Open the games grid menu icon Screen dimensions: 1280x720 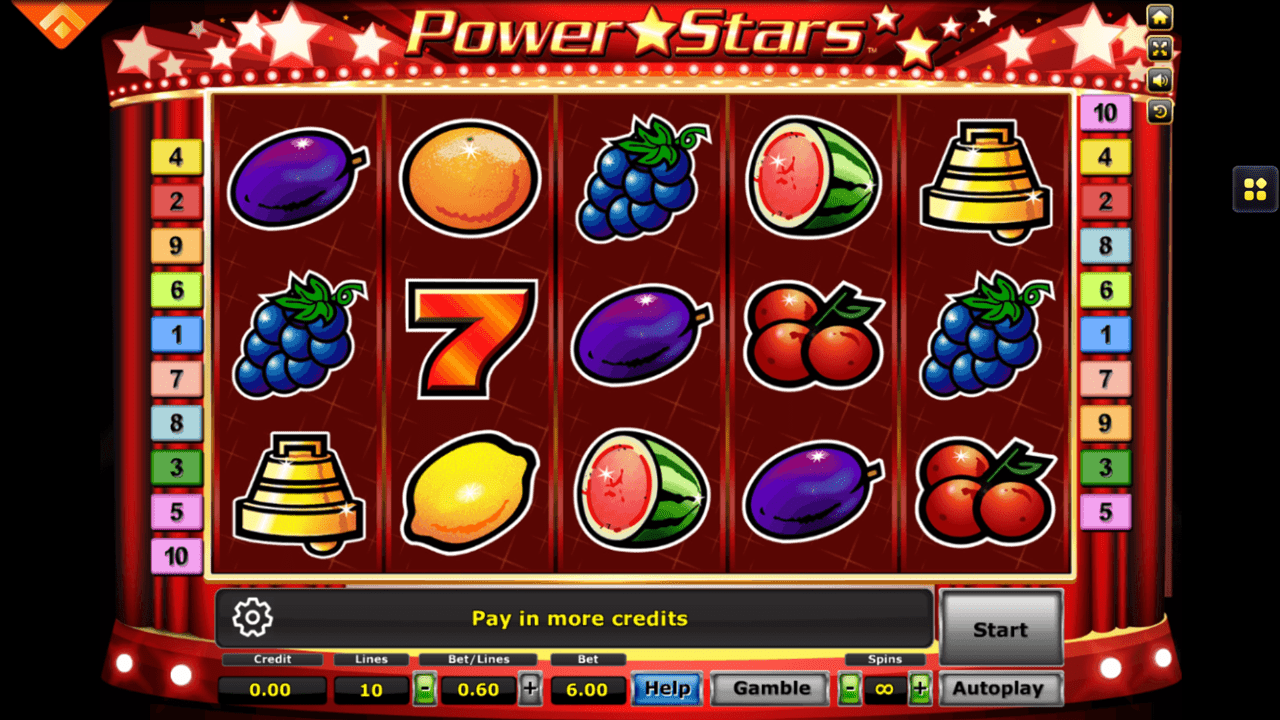[1254, 190]
